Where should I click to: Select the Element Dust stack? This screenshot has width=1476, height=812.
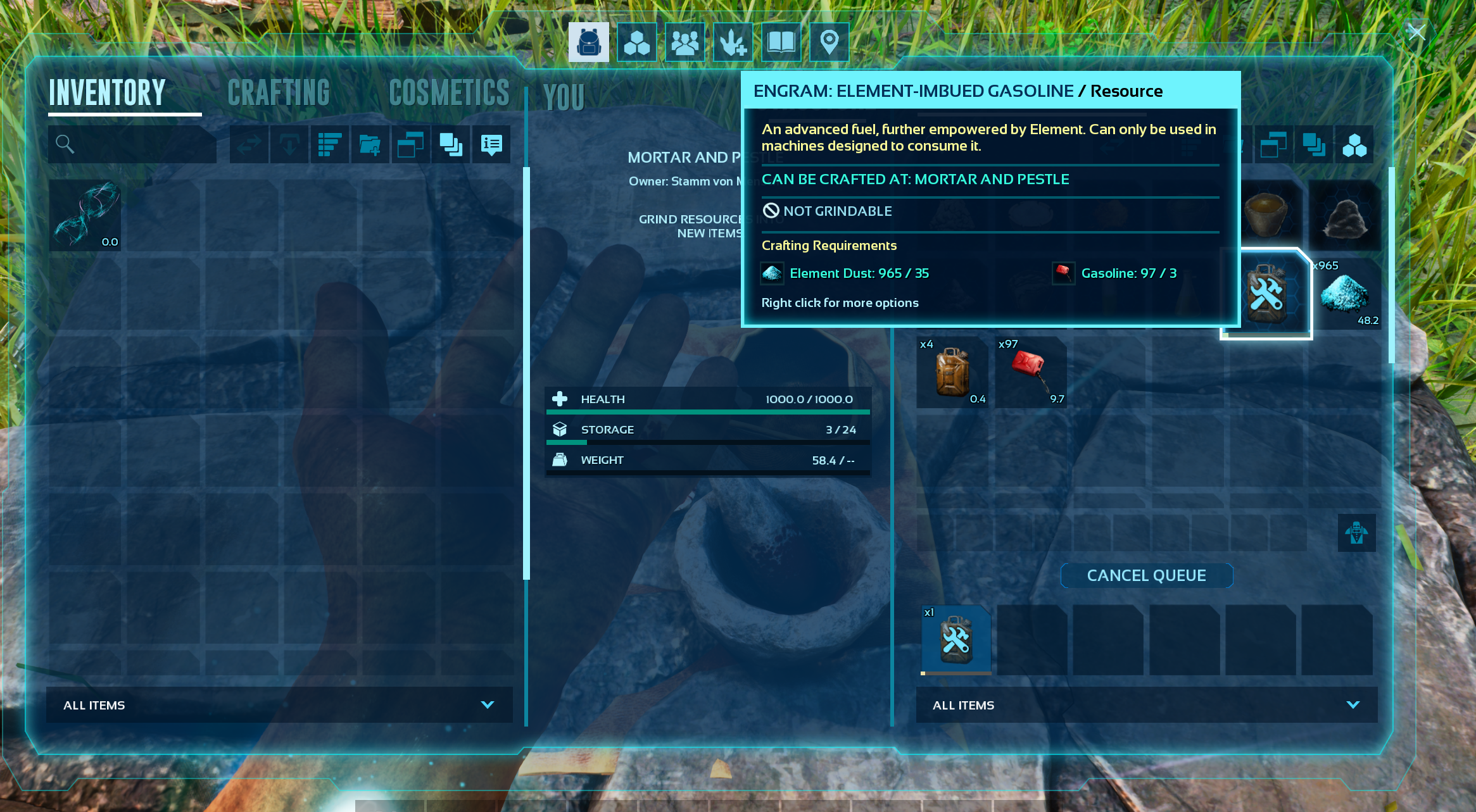click(x=1344, y=294)
